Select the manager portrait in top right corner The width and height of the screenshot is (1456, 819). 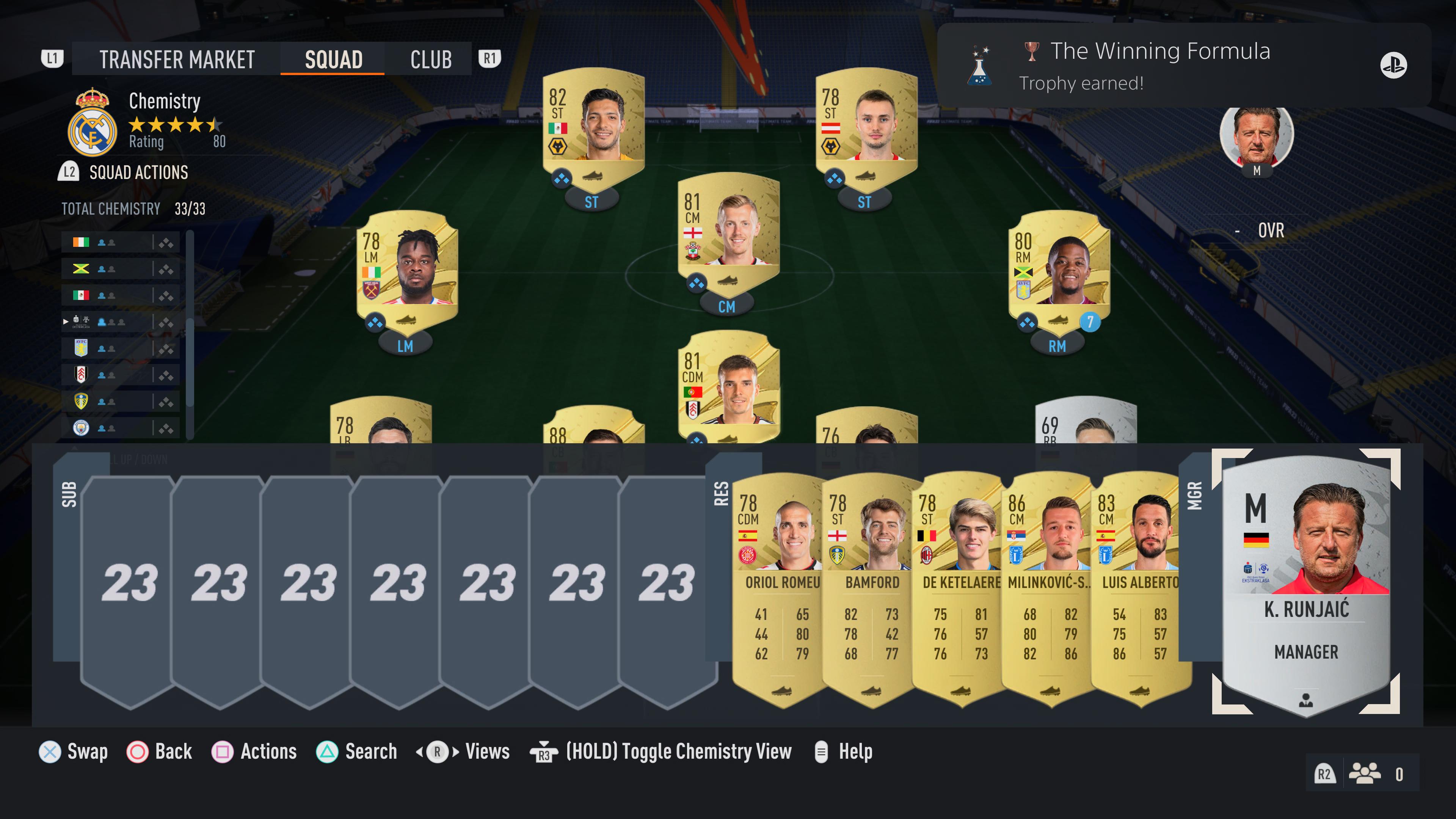(1257, 134)
